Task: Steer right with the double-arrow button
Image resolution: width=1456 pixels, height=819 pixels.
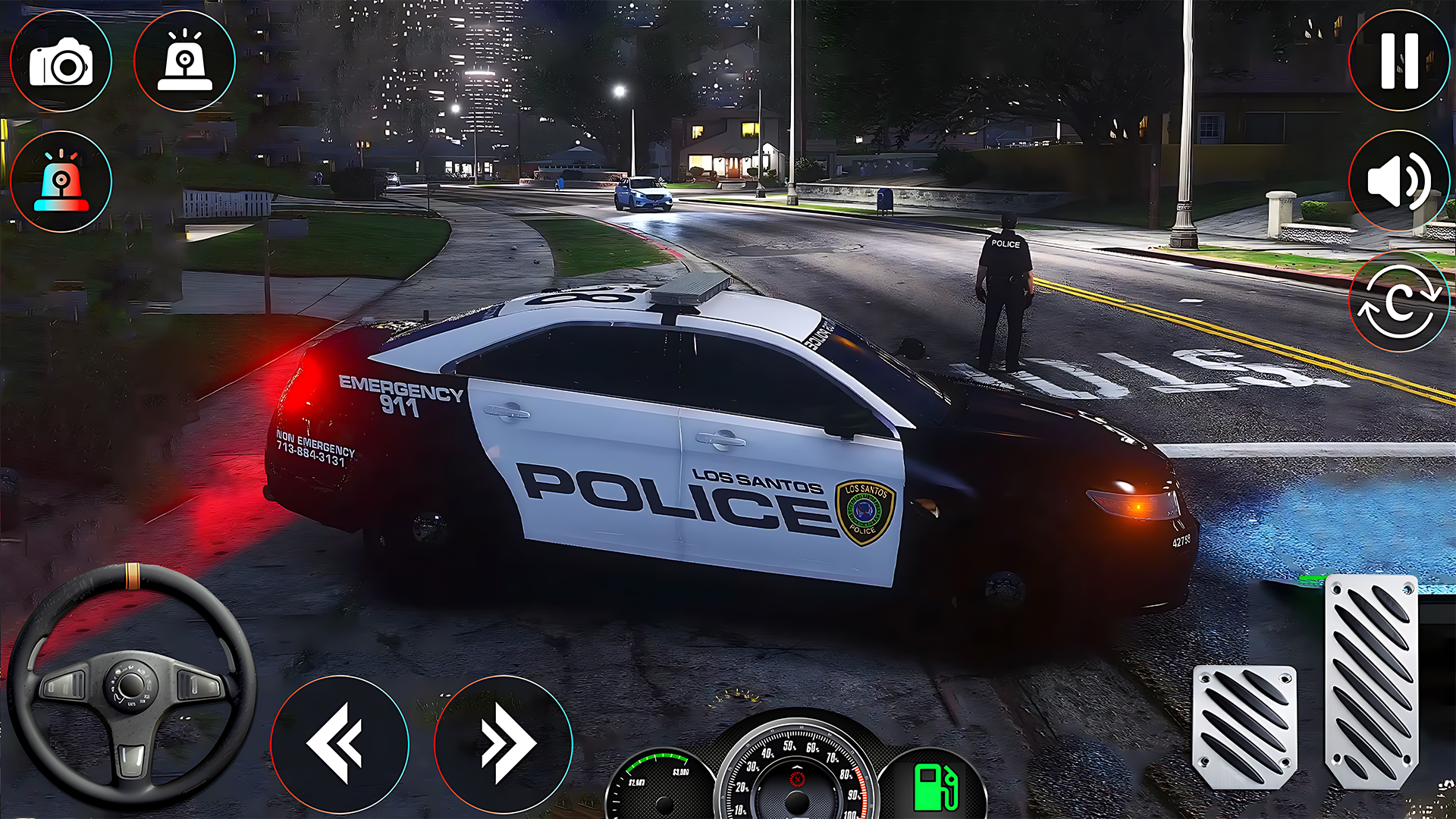Action: coord(504,743)
